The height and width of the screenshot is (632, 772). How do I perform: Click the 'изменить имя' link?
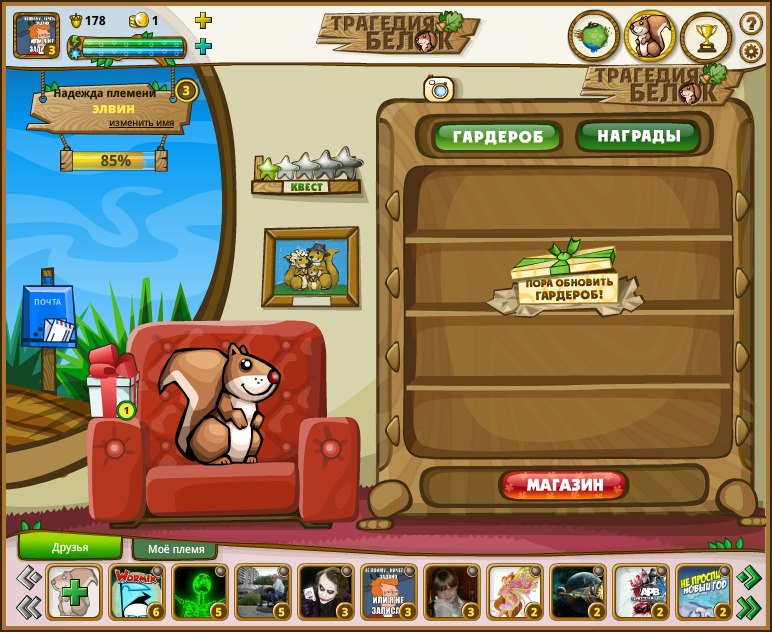[x=141, y=123]
